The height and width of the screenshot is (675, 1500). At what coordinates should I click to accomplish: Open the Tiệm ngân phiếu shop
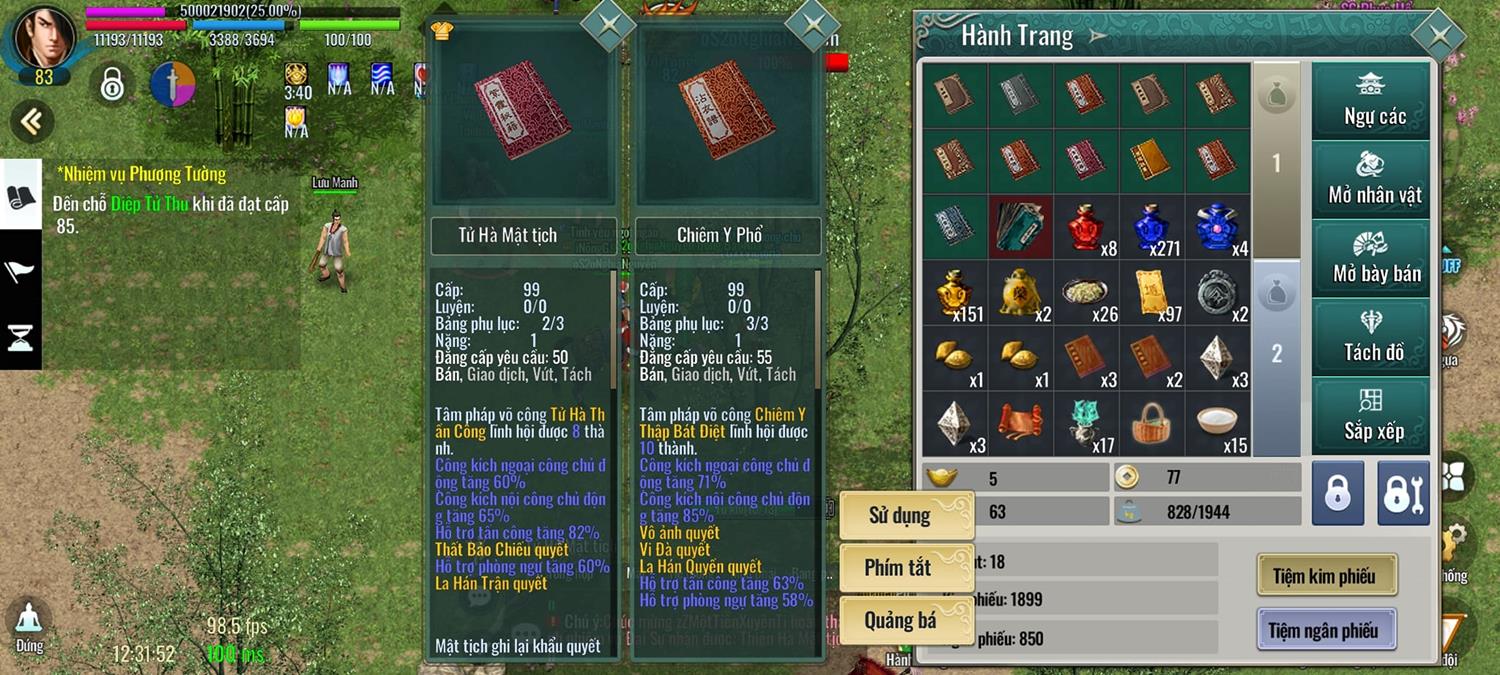point(1326,630)
